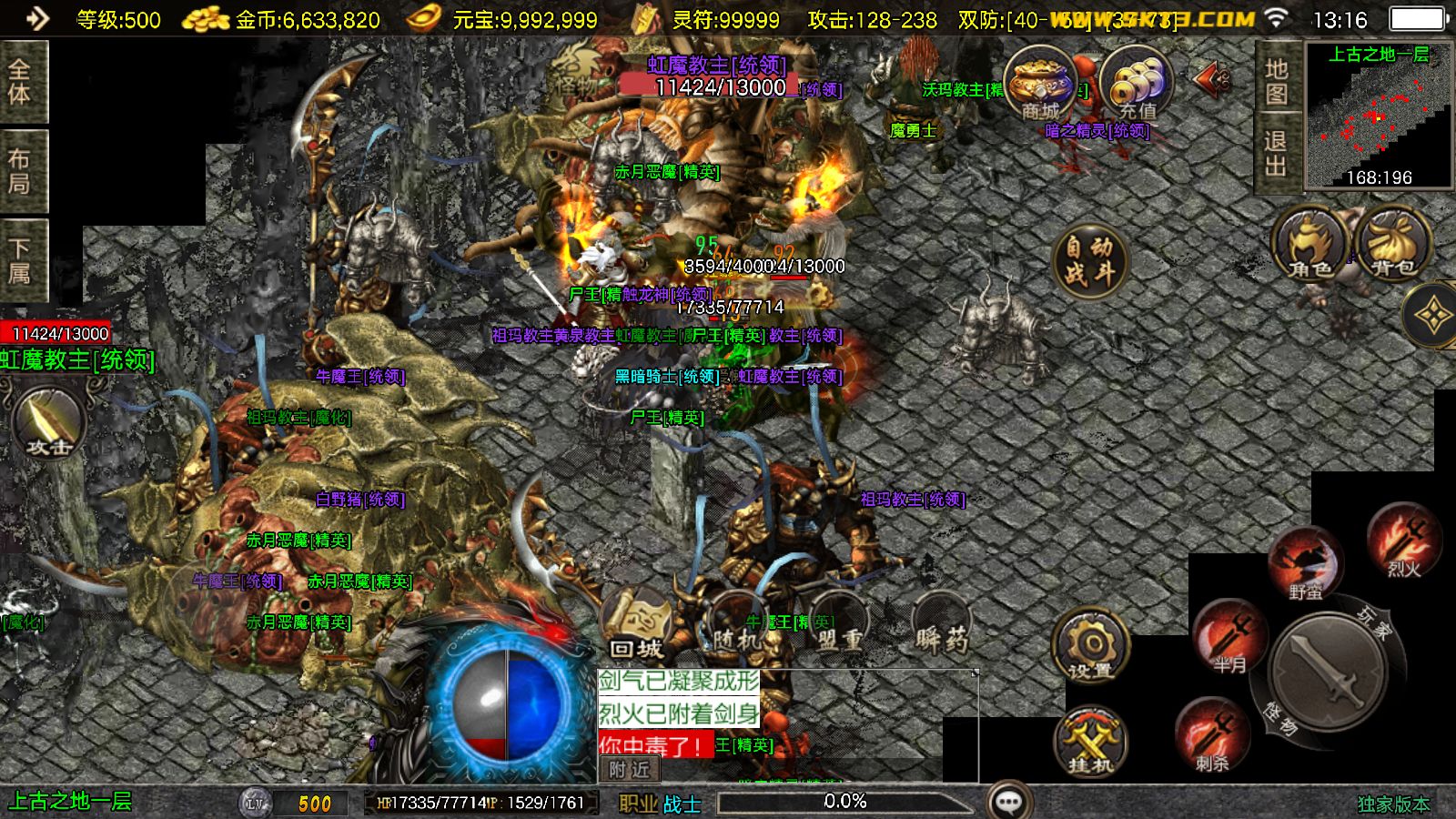Select the 全体 sidebar tab
Screen dimensions: 1456x819
20,80
